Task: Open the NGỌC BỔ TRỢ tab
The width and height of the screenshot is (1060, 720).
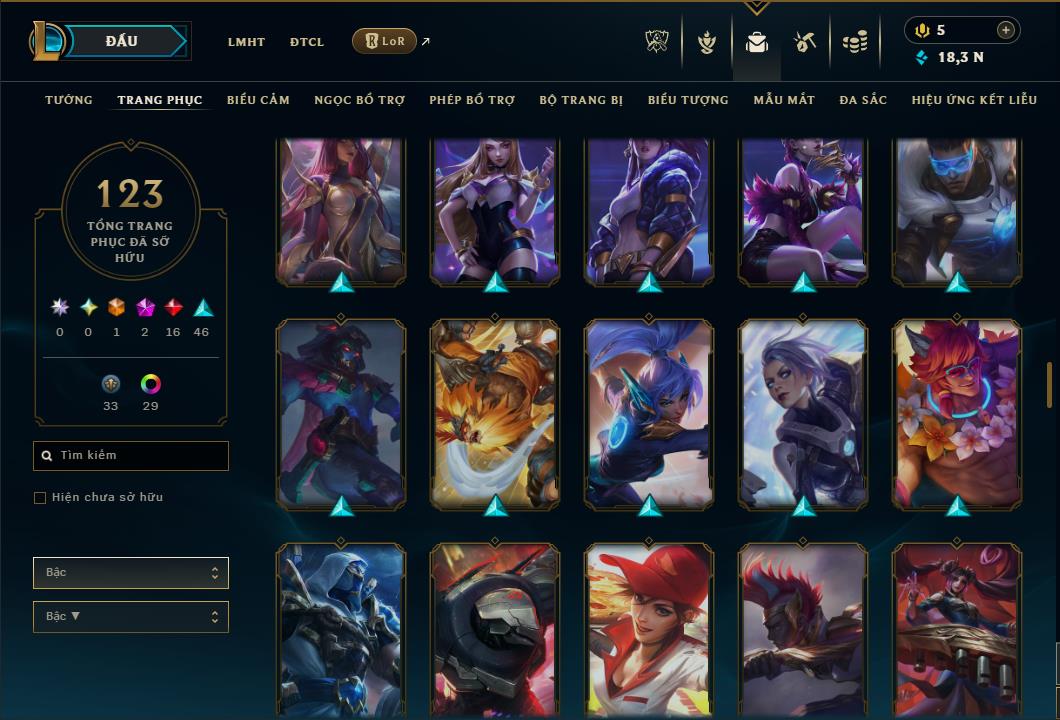Action: point(359,100)
